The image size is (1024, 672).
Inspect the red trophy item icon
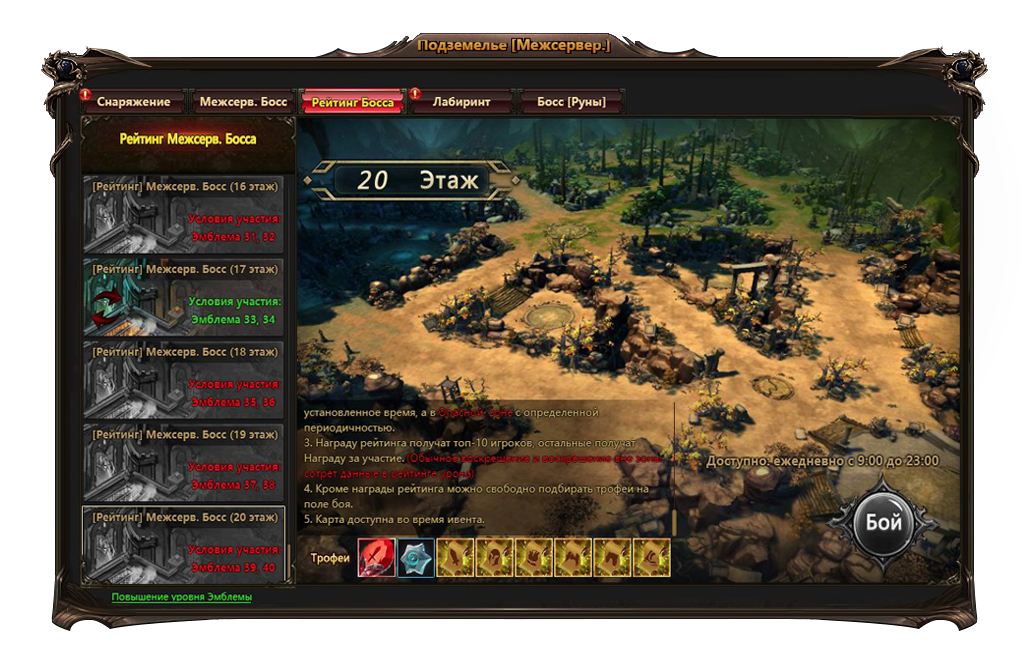(x=376, y=558)
